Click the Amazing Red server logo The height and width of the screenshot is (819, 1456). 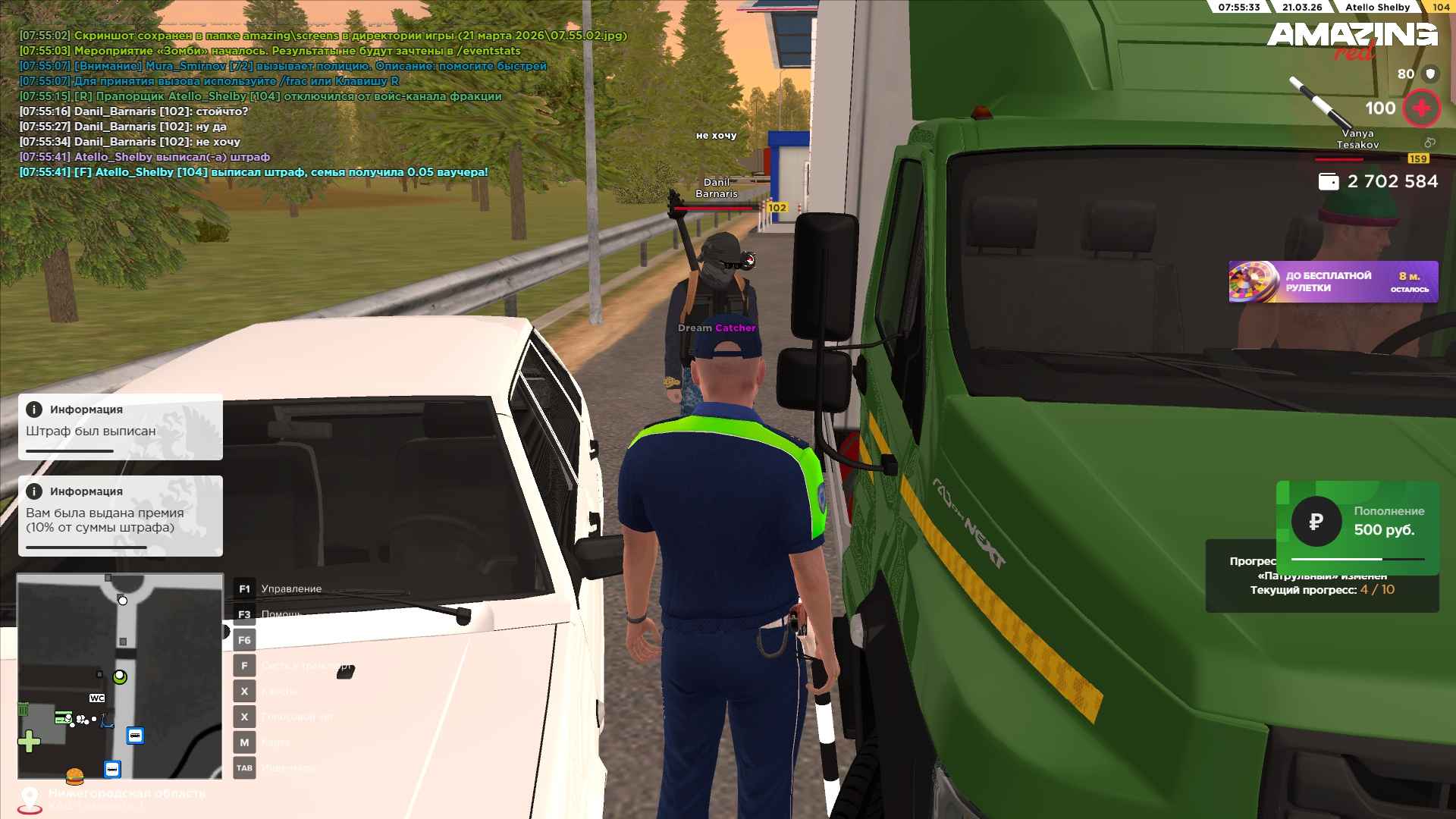point(1351,39)
